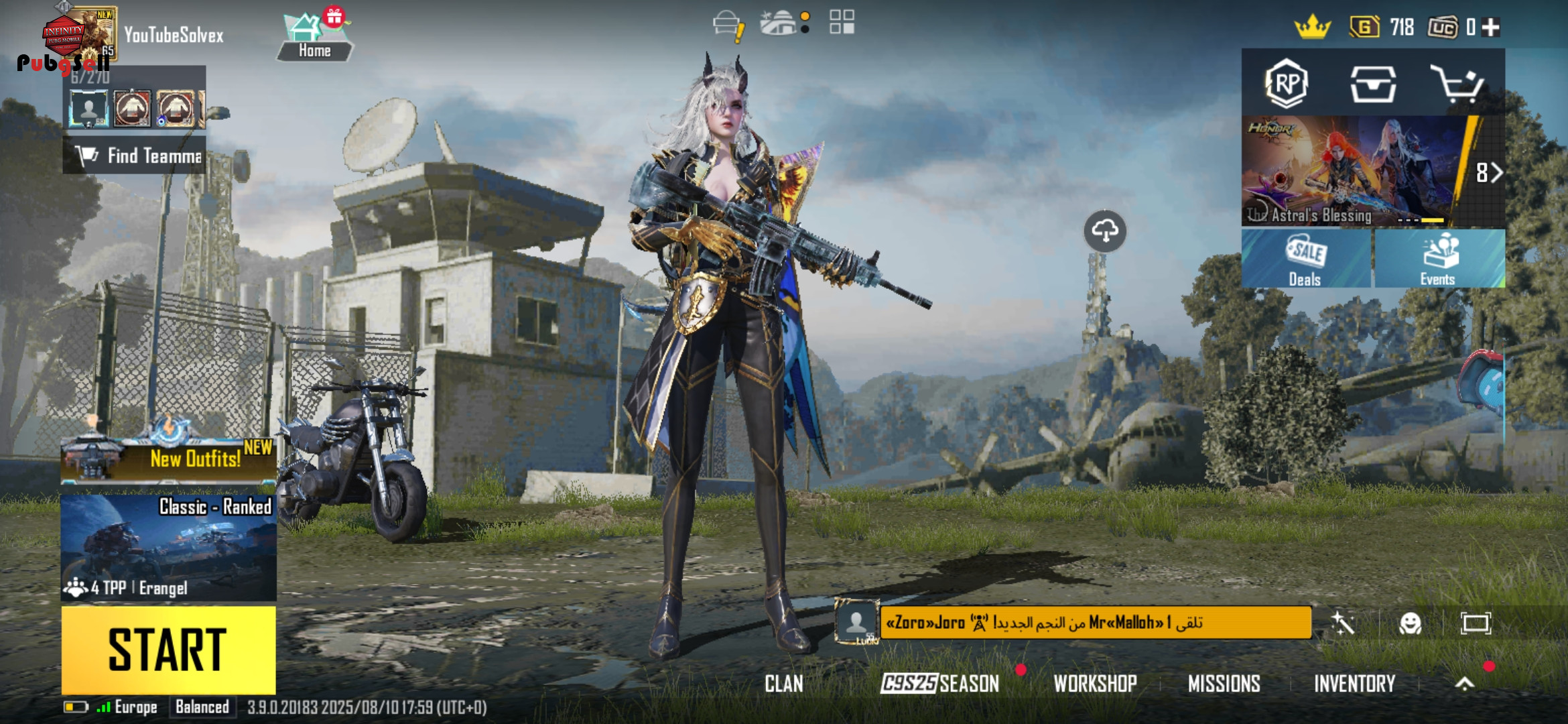The width and height of the screenshot is (1568, 724).
Task: Add UC with the plus button
Action: [x=1492, y=27]
